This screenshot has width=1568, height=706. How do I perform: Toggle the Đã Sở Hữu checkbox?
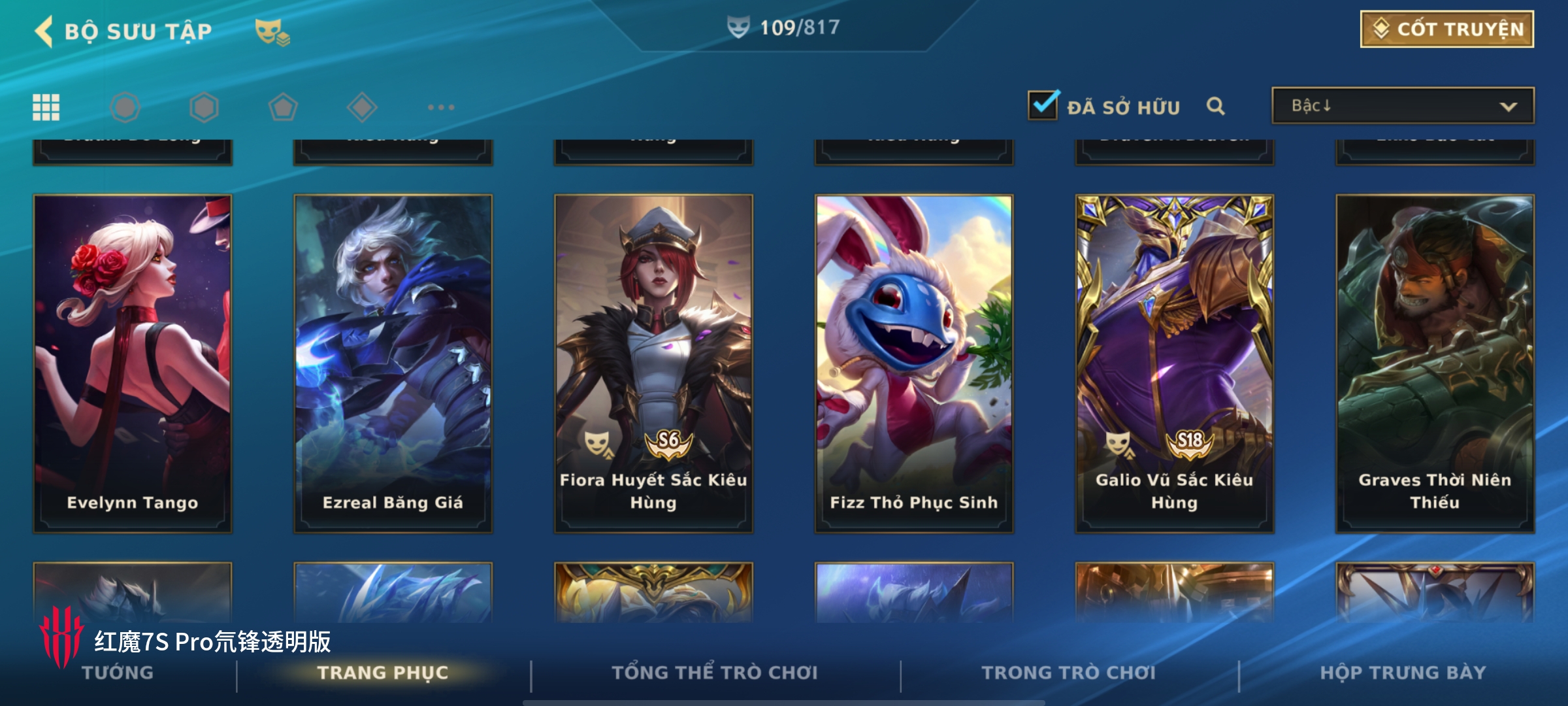click(x=1043, y=105)
